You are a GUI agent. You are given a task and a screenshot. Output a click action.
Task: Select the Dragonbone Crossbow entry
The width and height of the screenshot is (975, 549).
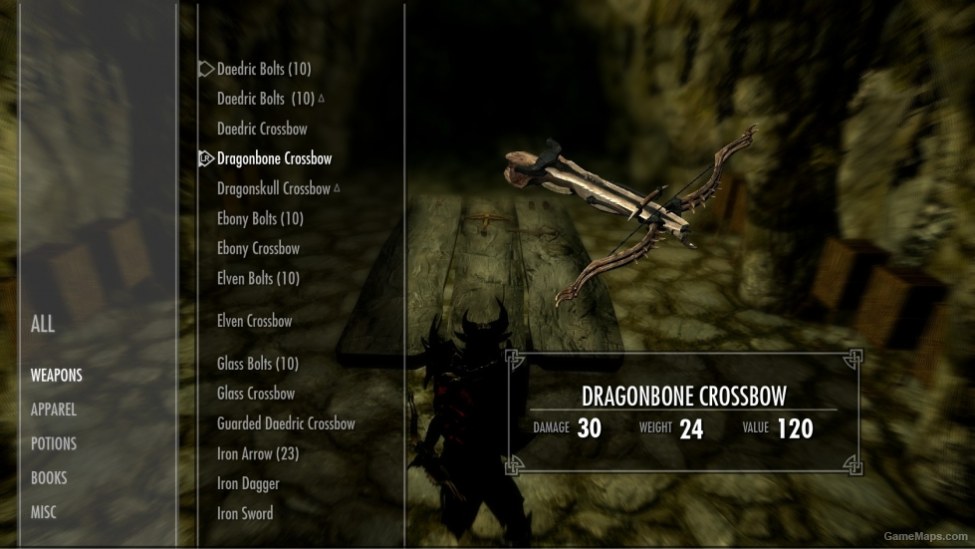(274, 159)
